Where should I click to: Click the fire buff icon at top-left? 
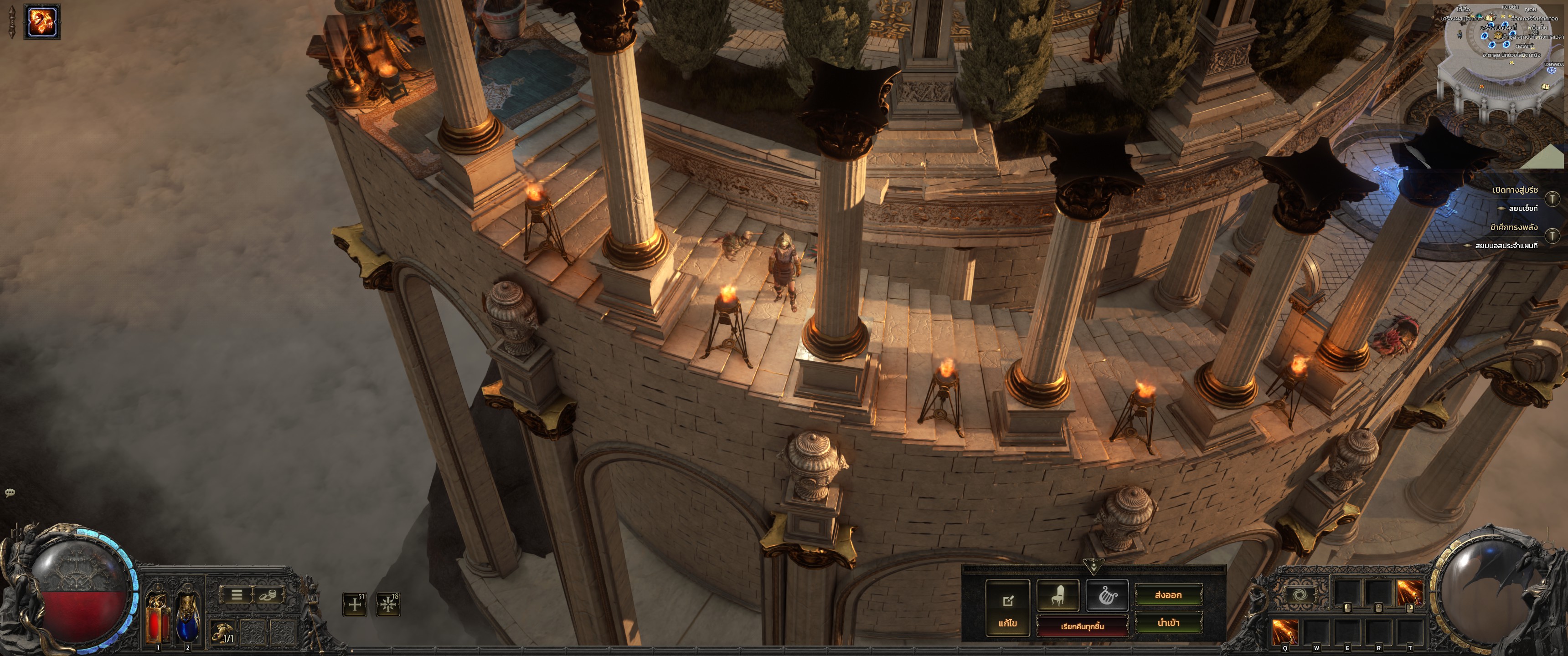[x=42, y=22]
